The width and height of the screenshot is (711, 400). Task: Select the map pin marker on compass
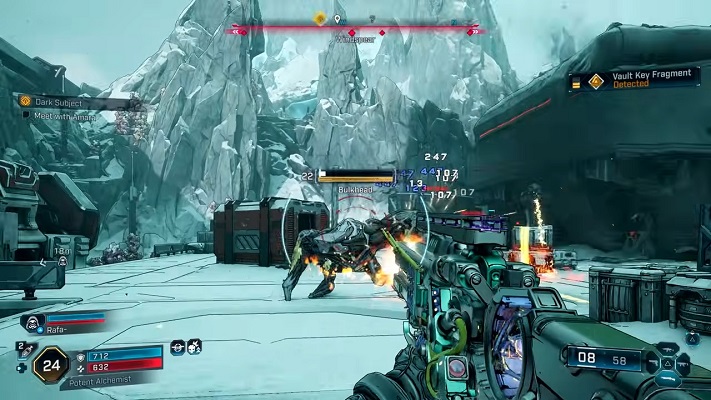338,19
